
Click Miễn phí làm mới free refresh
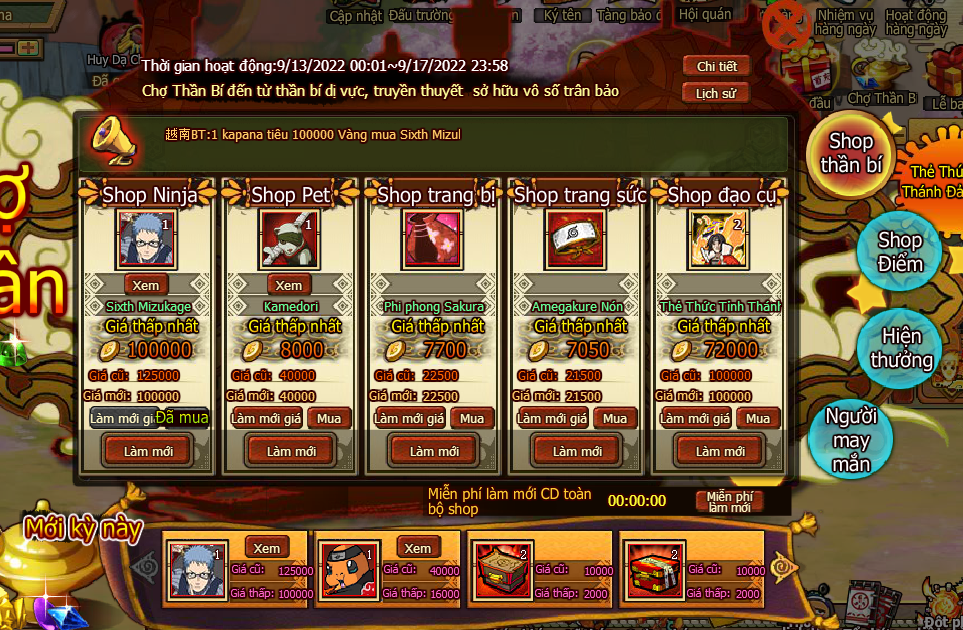[x=729, y=502]
